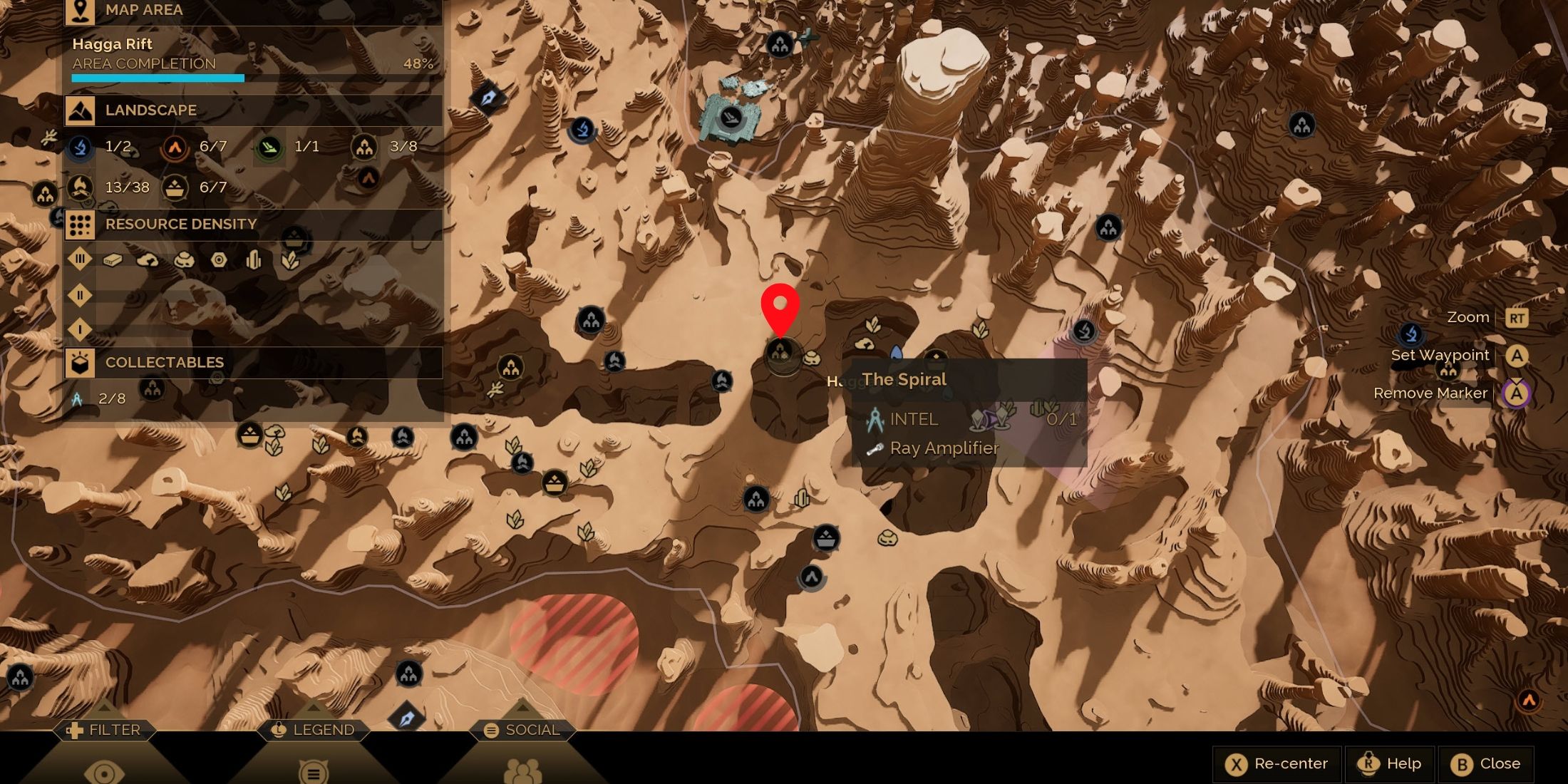Image resolution: width=1568 pixels, height=784 pixels.
Task: Select the red waypoint pin marker
Action: tap(780, 309)
